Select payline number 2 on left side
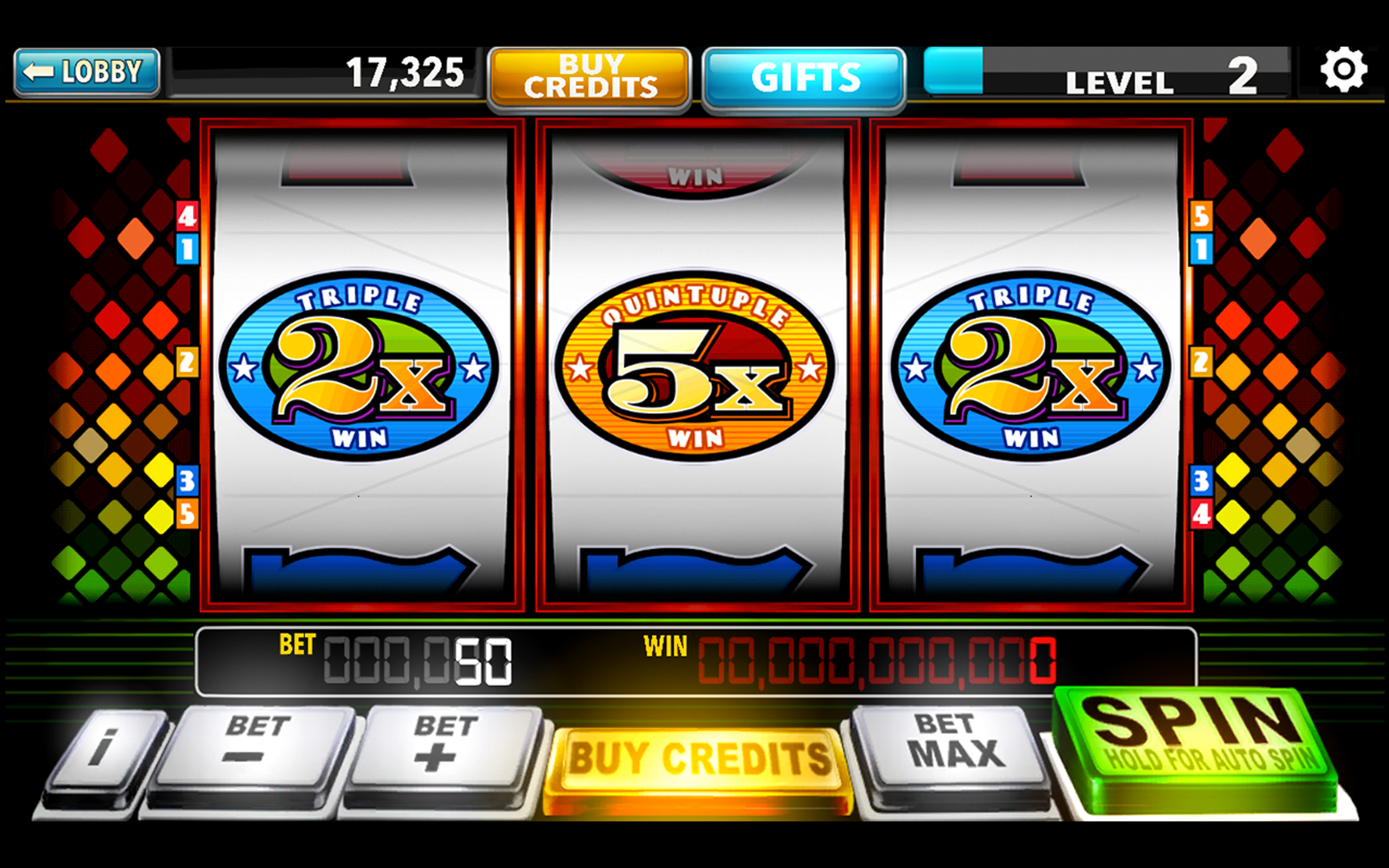 [x=187, y=362]
